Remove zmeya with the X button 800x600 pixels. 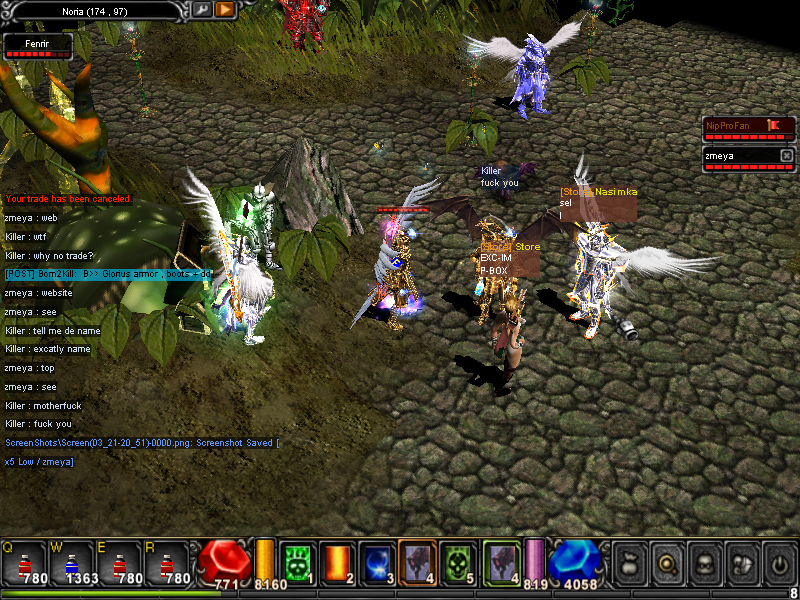tap(786, 155)
